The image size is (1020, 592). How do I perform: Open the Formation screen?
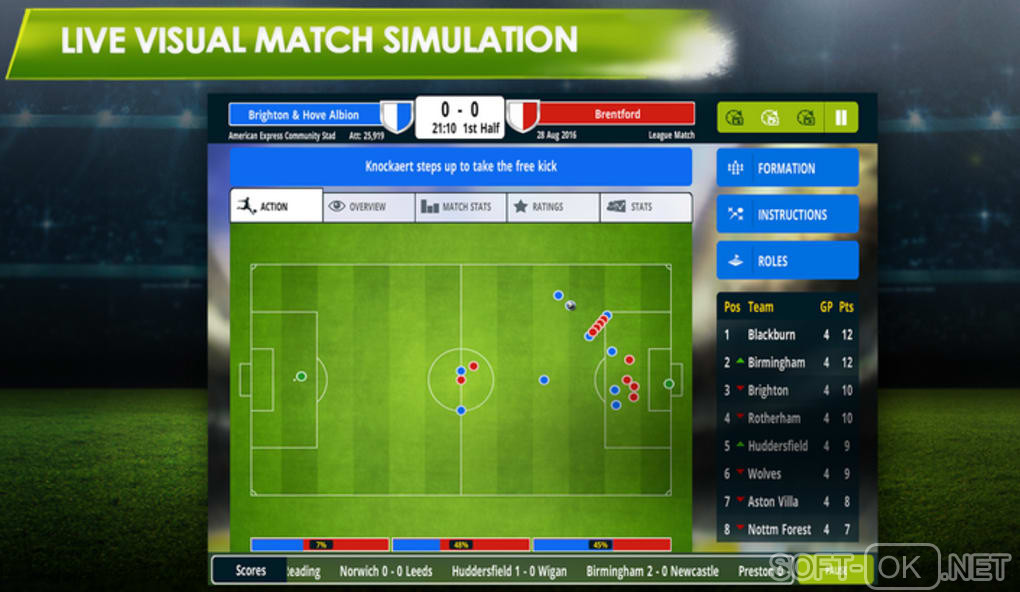click(x=787, y=168)
